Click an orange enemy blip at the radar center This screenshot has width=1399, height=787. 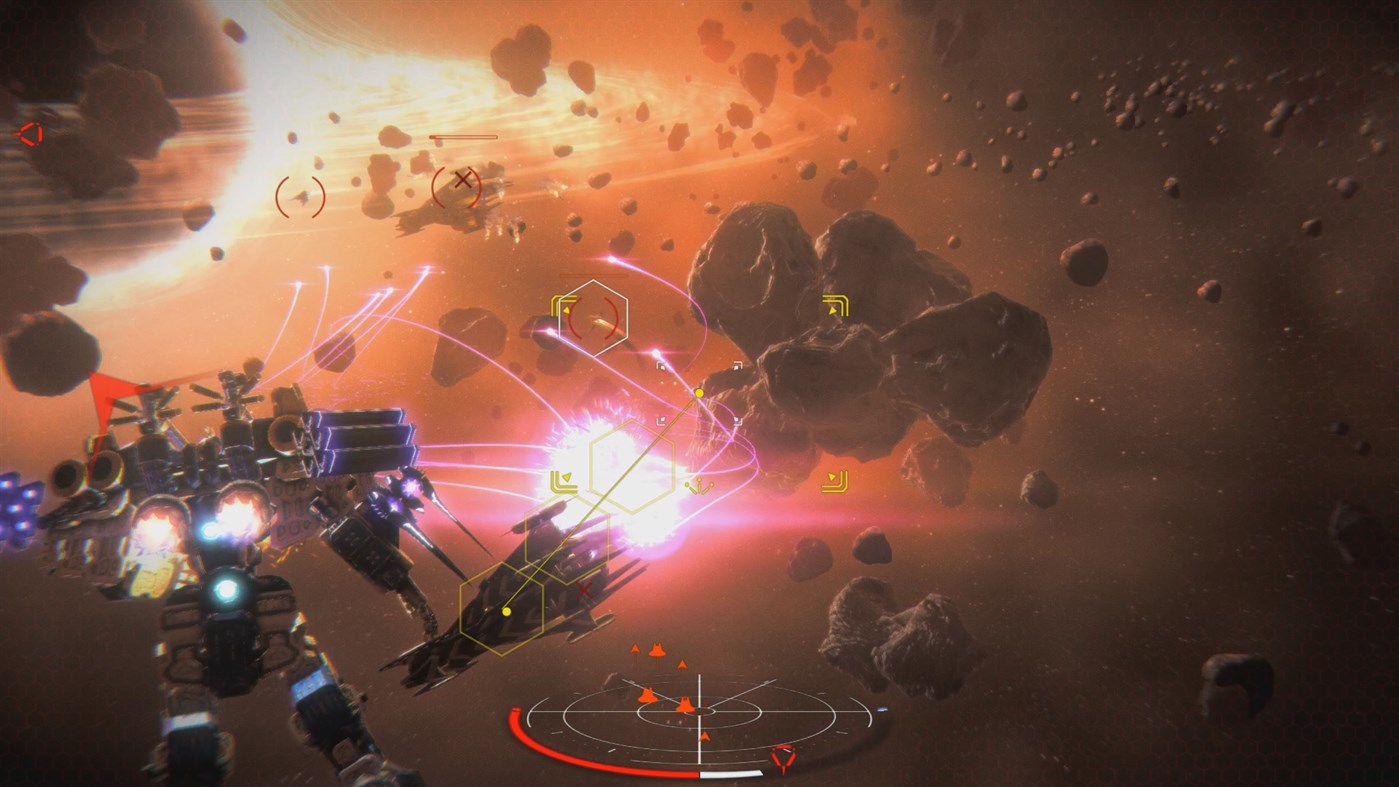click(x=686, y=706)
